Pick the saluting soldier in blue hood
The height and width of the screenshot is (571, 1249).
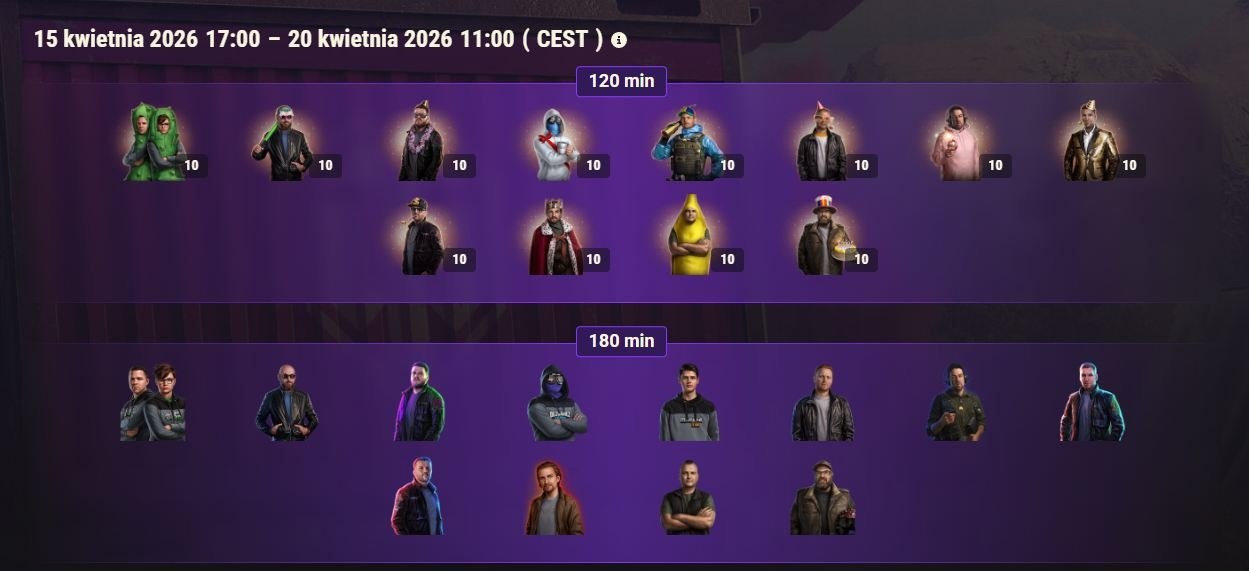click(686, 143)
